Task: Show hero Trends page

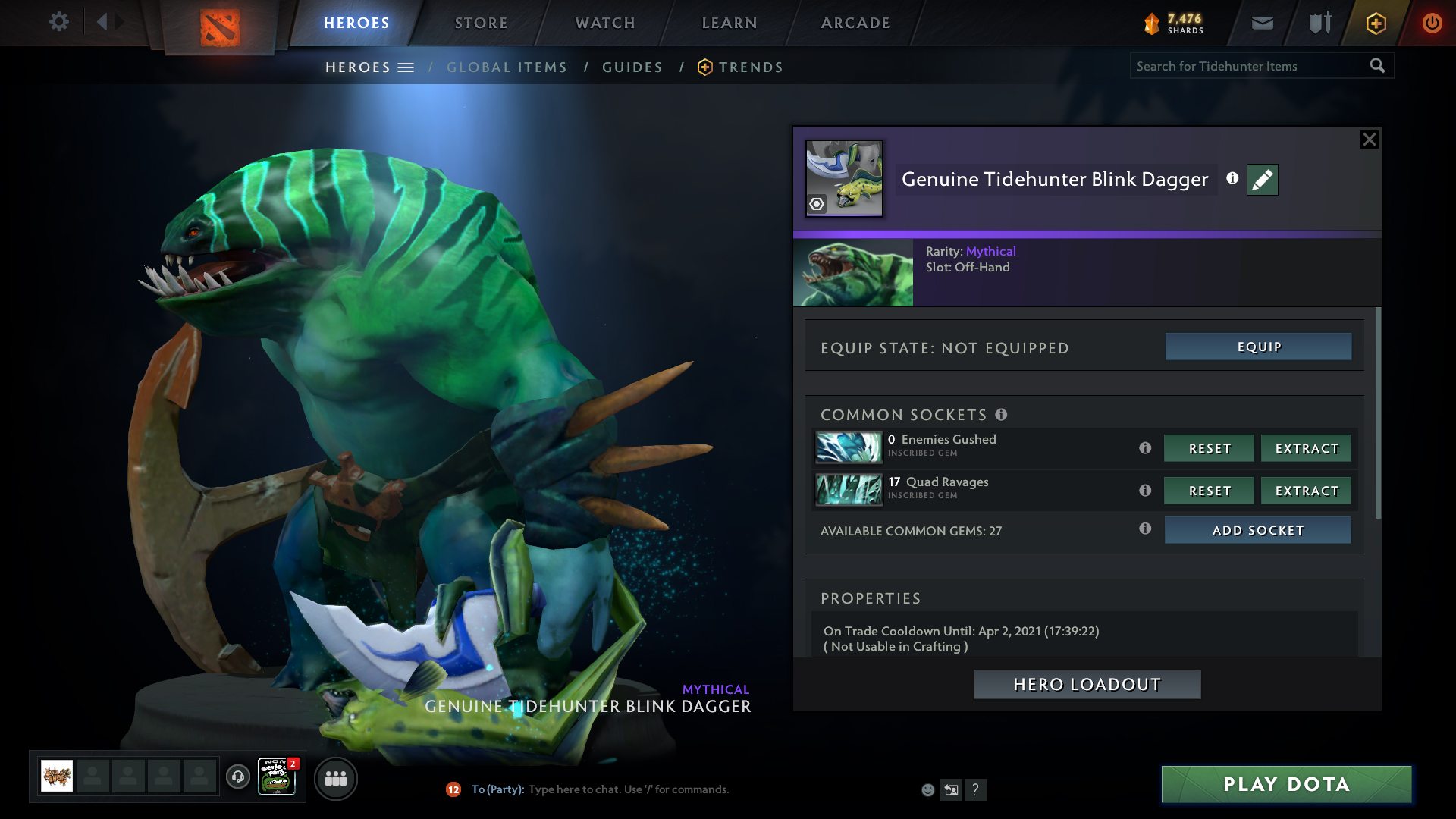Action: 750,67
